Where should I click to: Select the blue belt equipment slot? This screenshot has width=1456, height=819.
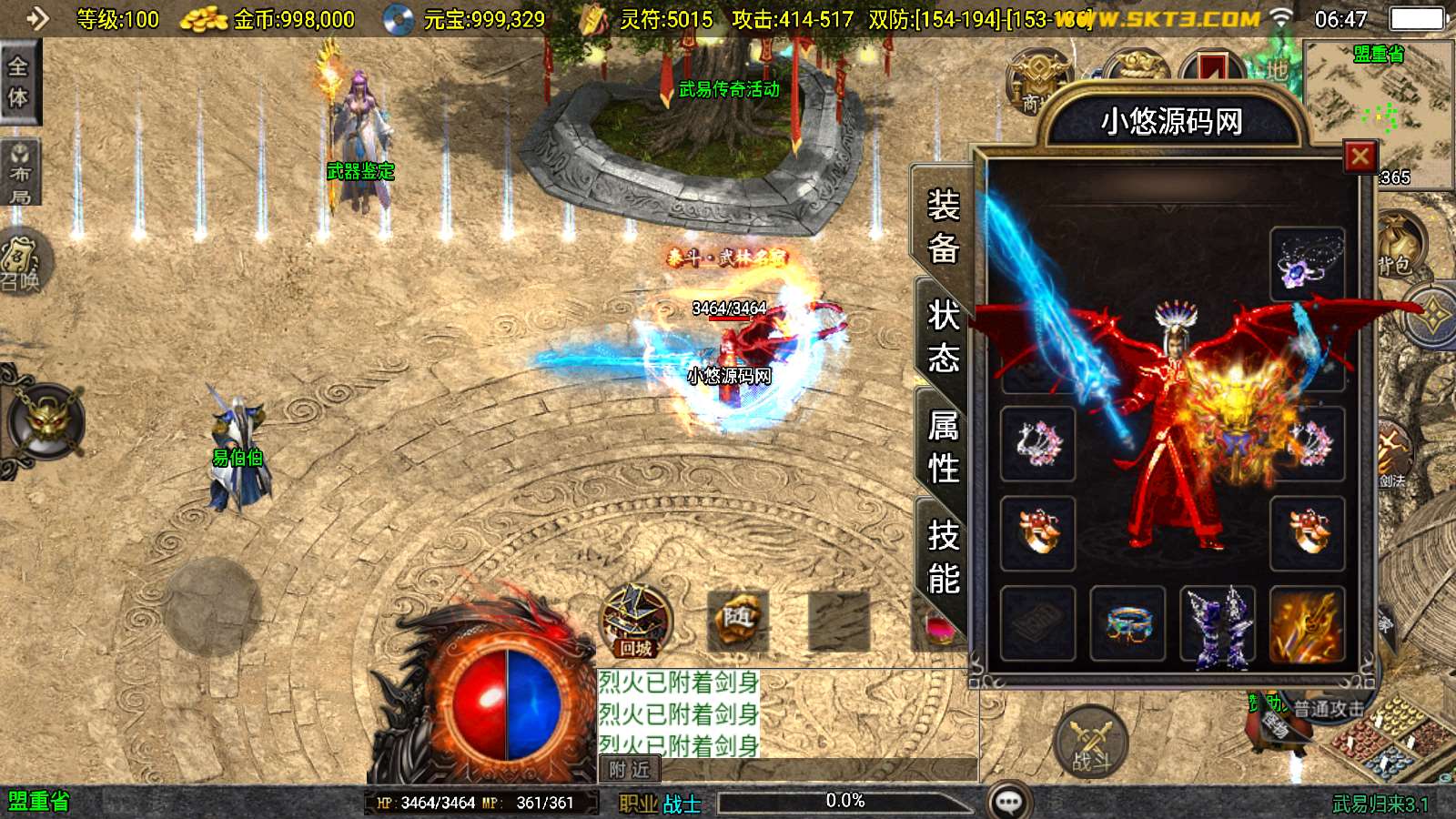1127,623
